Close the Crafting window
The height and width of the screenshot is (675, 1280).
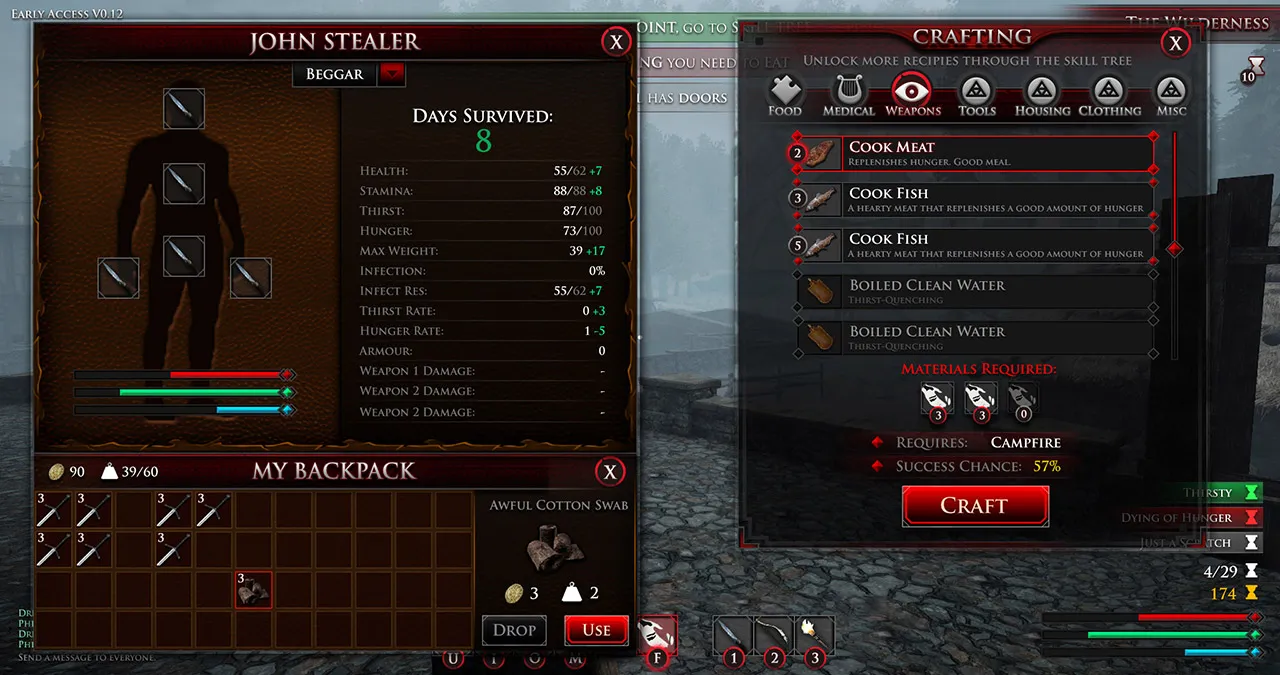click(1176, 42)
